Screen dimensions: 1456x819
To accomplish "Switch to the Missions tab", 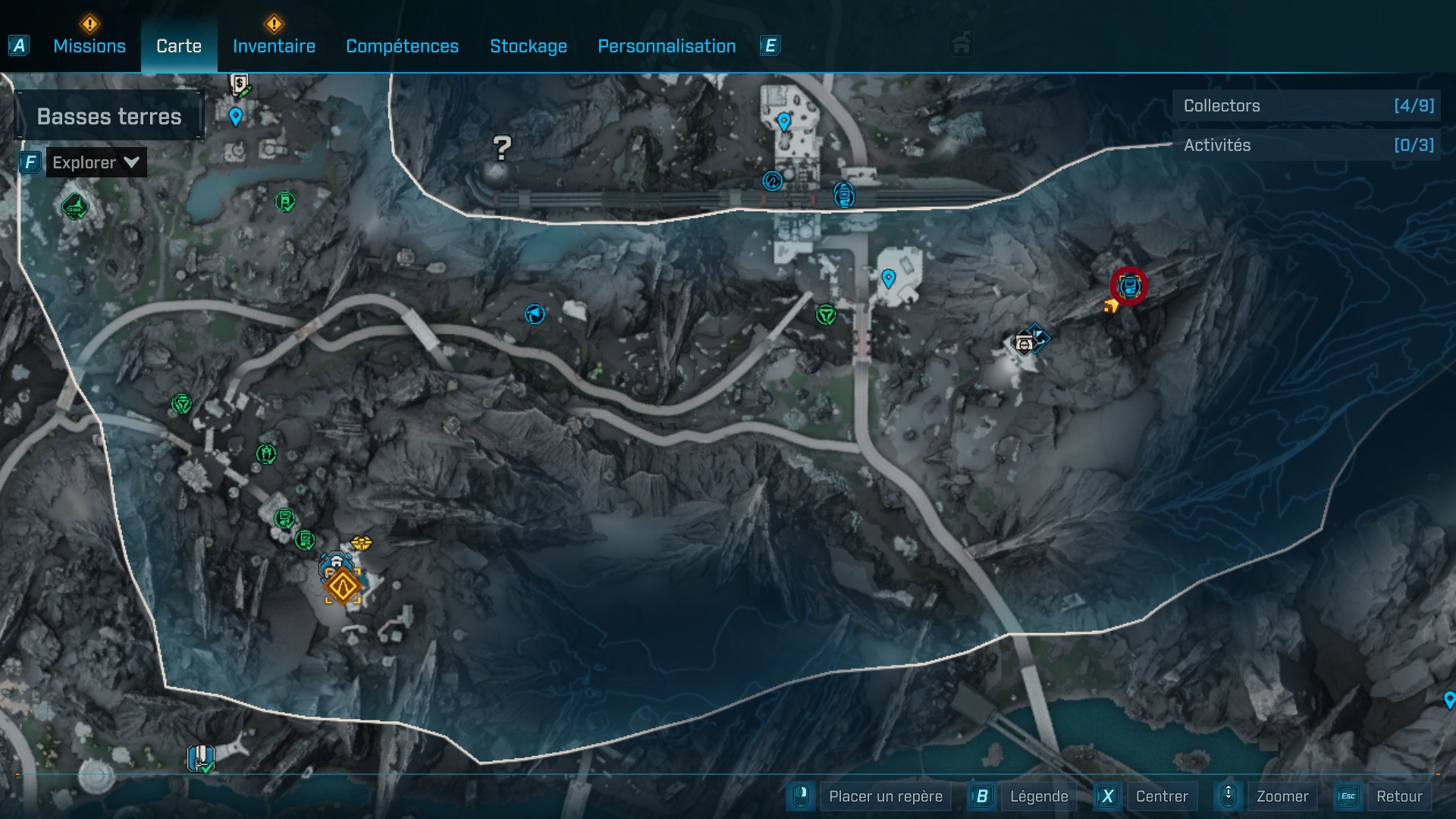I will pos(89,46).
